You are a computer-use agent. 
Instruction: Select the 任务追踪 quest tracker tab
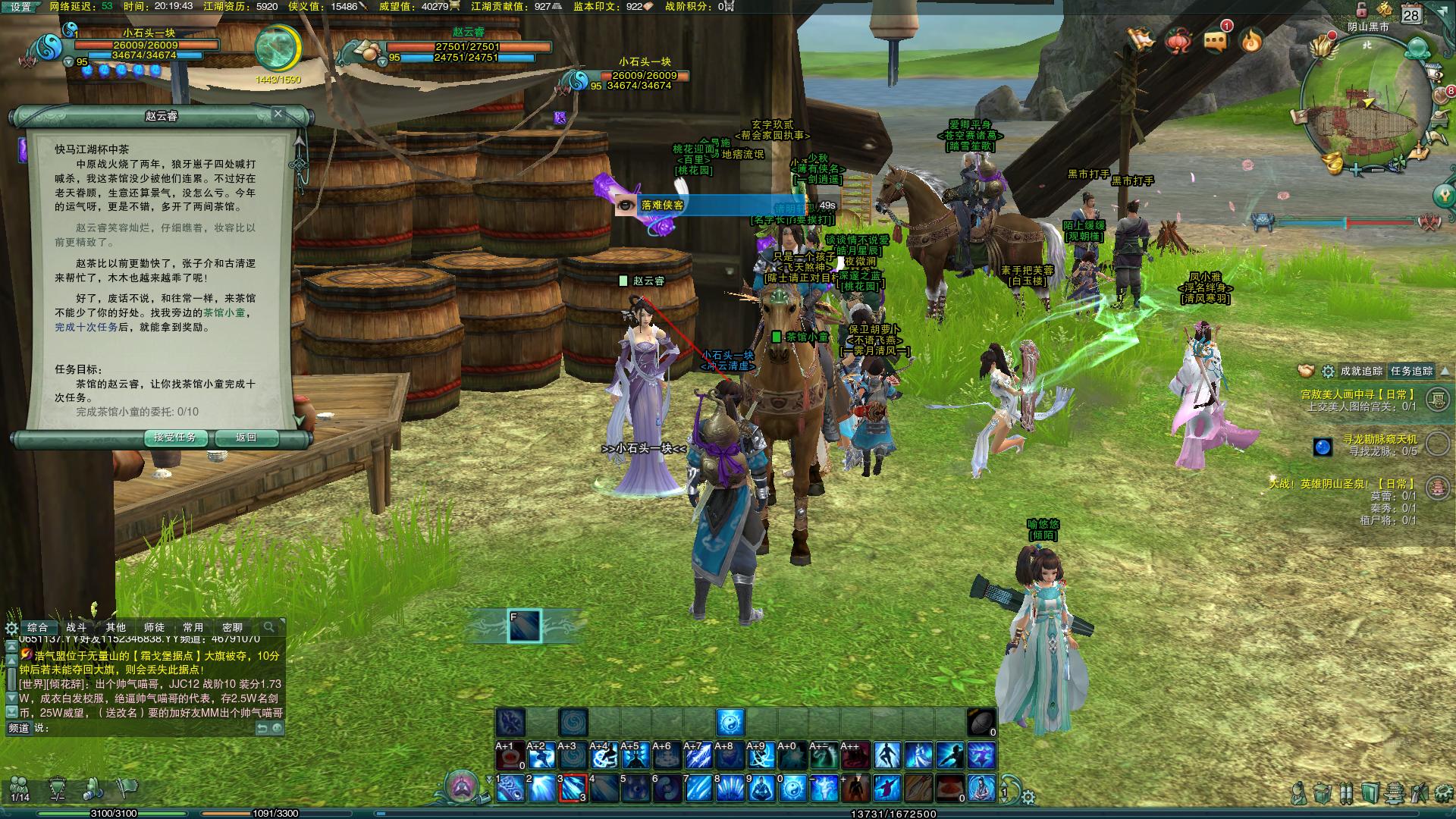point(1411,371)
